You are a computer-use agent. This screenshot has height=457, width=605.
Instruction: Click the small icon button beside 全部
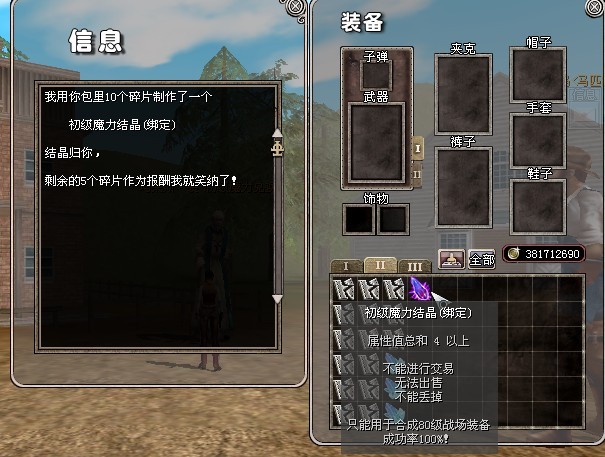point(451,258)
